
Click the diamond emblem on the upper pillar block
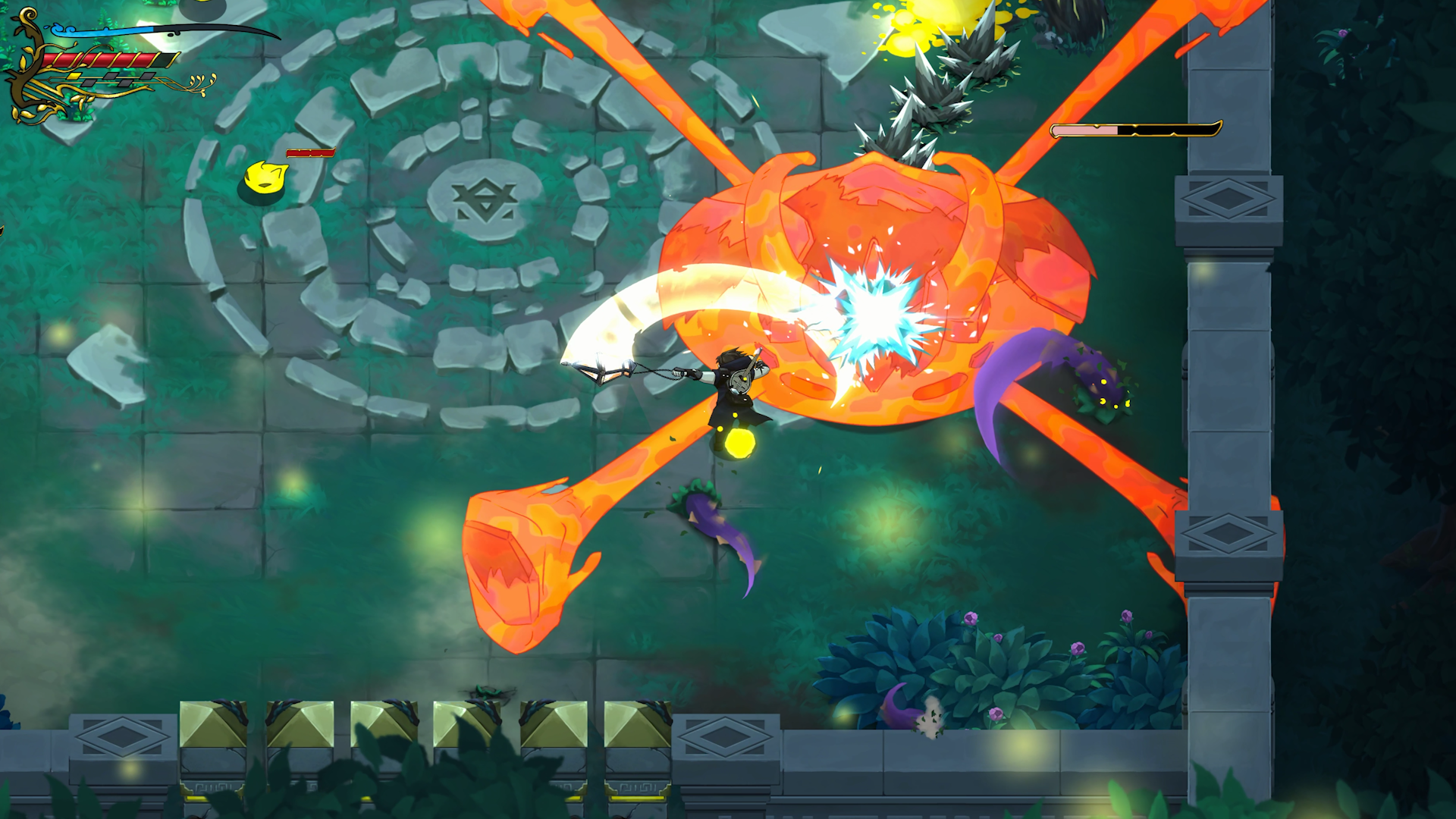(x=1227, y=199)
